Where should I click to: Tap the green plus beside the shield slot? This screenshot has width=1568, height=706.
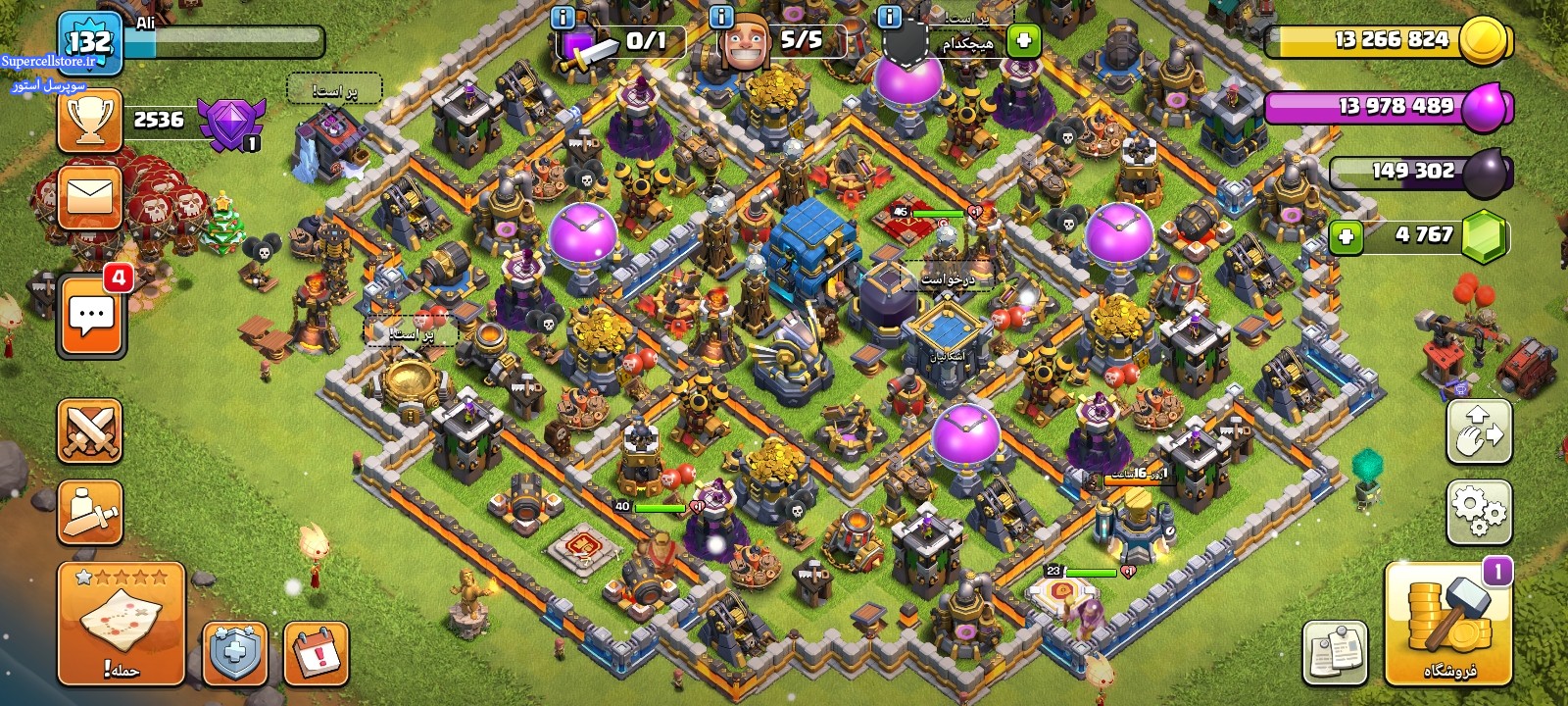[x=1024, y=41]
